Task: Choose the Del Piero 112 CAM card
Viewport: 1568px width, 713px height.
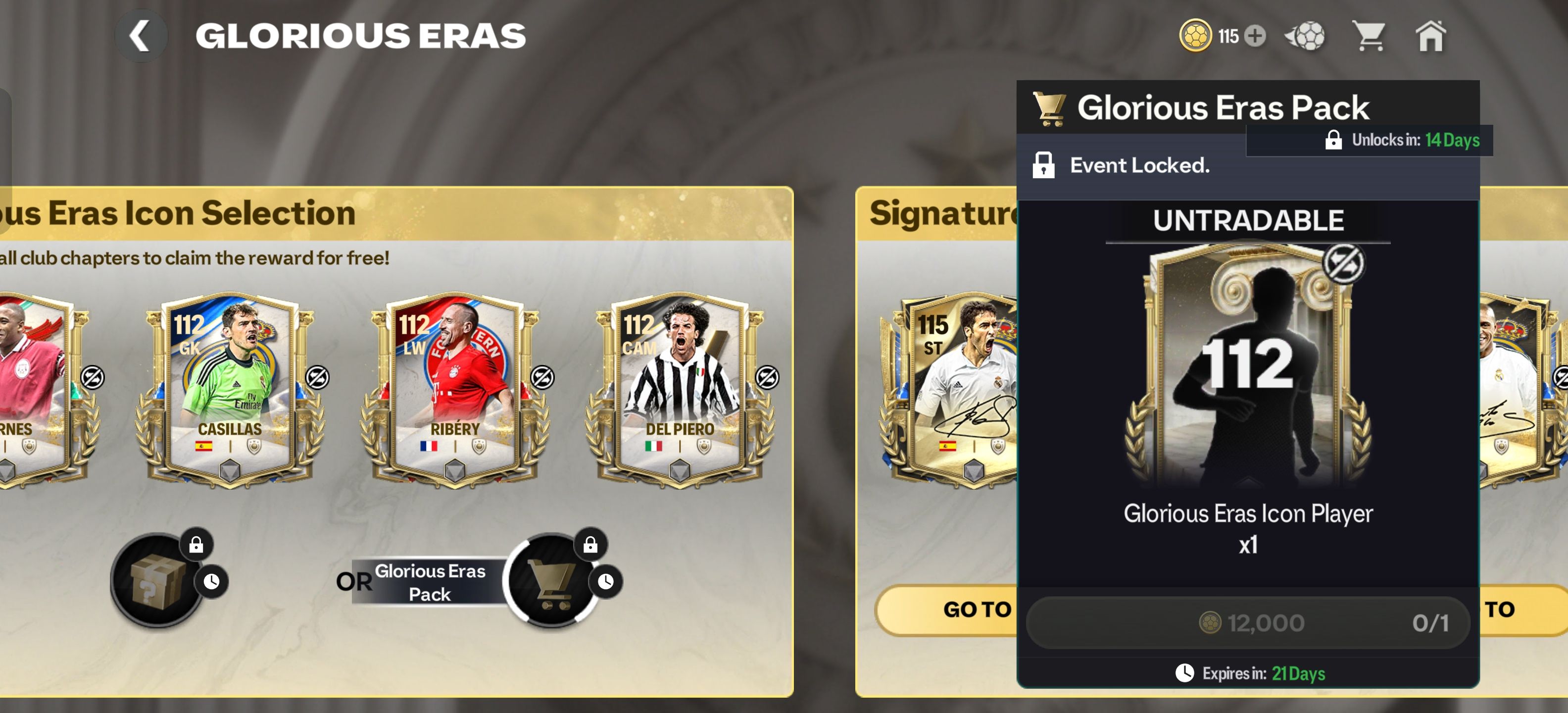Action: (679, 390)
